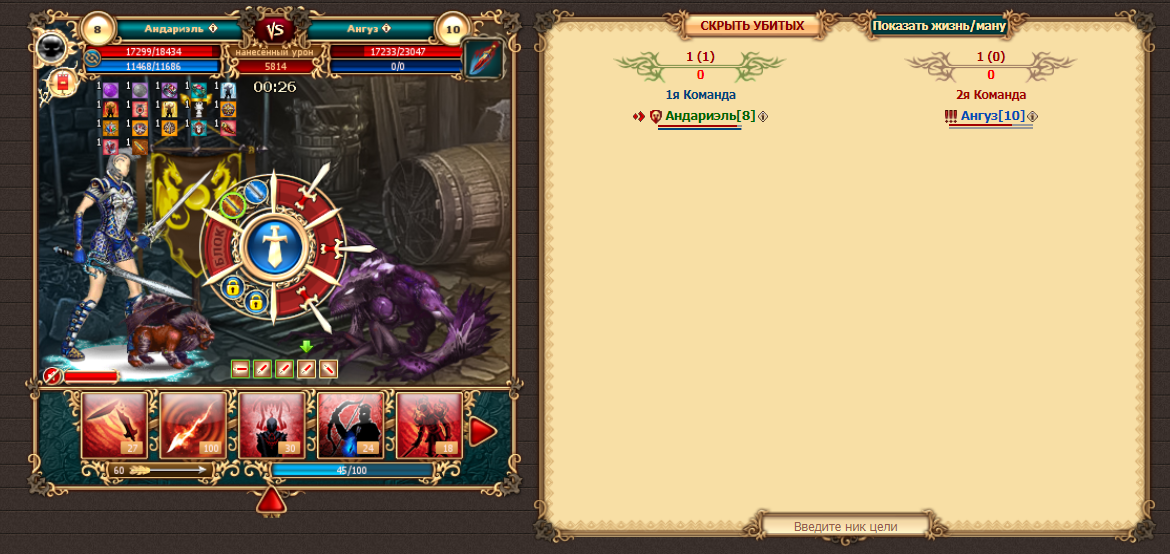Open the red banner icon under the anvil
This screenshot has height=554, width=1170.
point(62,82)
